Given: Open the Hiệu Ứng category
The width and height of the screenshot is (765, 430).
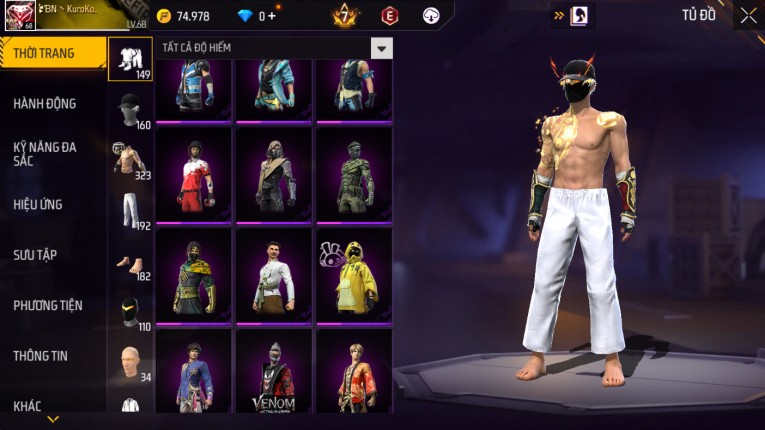Looking at the screenshot, I should pos(38,204).
